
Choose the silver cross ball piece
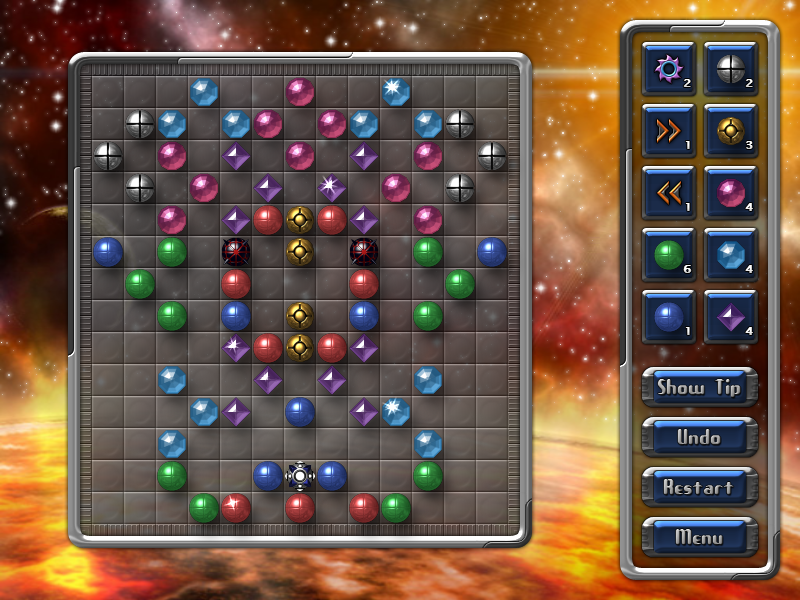coord(730,68)
